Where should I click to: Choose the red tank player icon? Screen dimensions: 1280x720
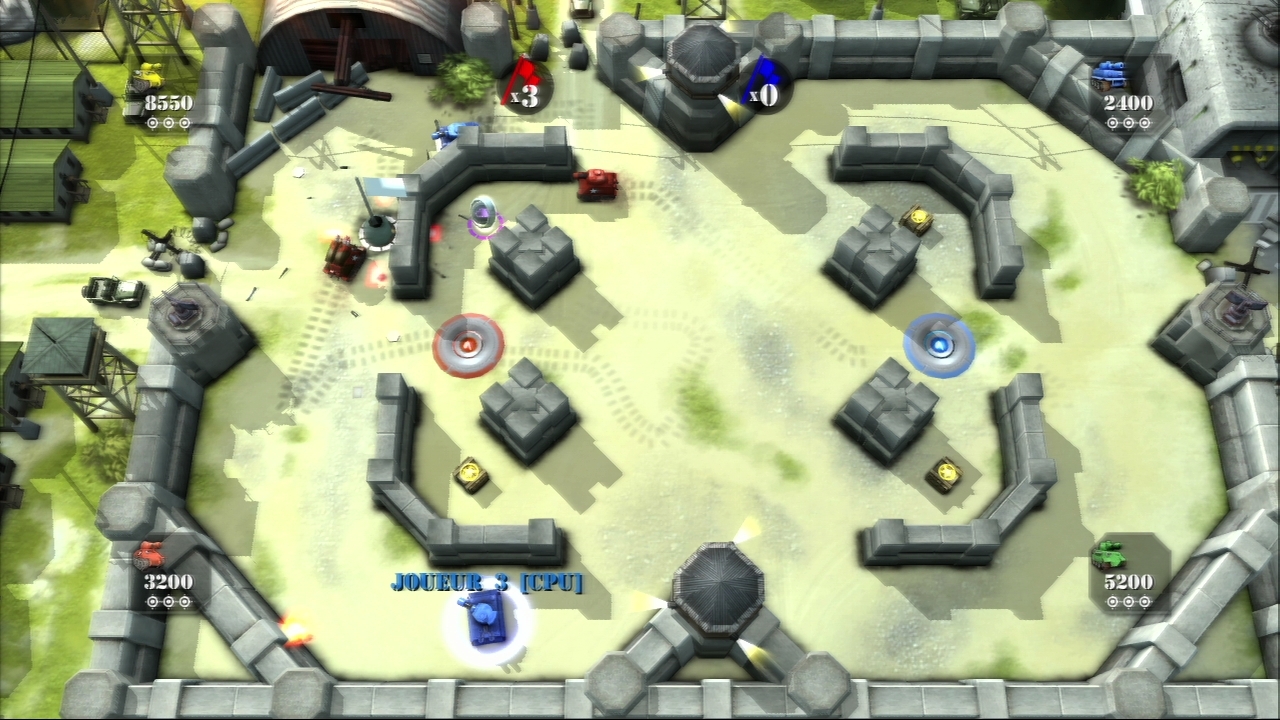[x=149, y=553]
